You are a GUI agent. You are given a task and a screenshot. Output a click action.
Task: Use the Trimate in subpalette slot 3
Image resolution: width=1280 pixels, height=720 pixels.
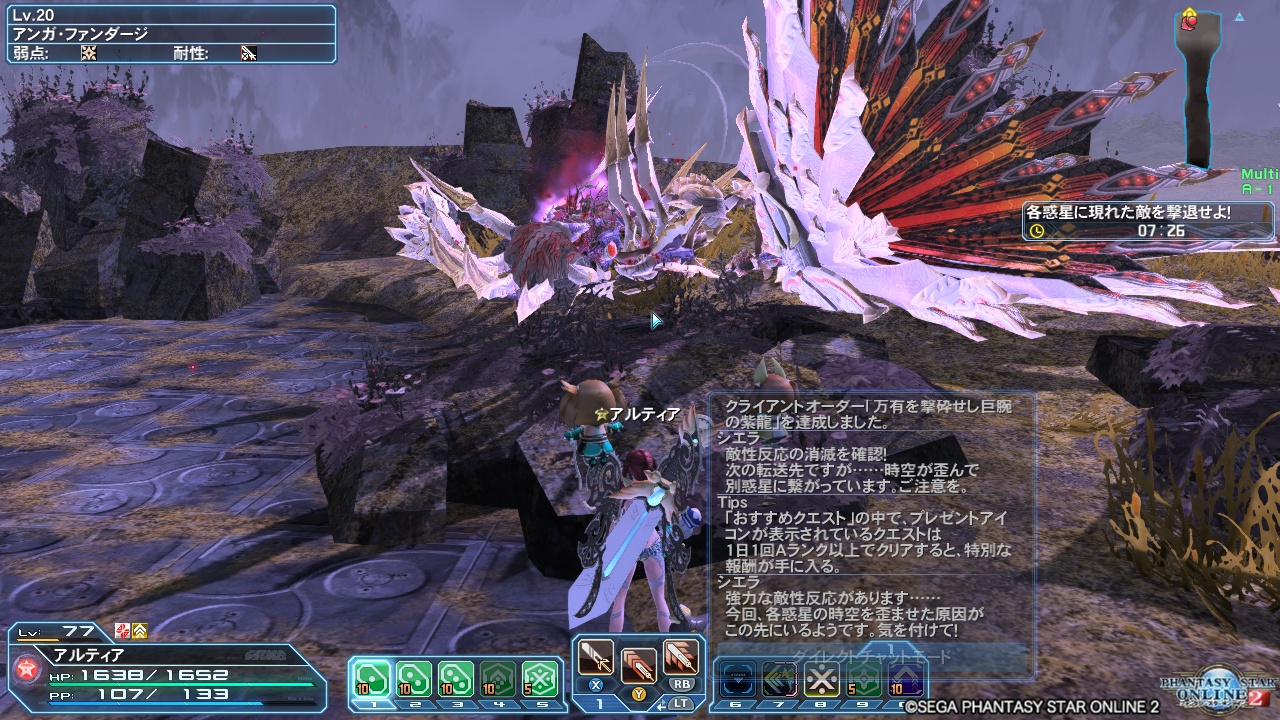tap(458, 677)
